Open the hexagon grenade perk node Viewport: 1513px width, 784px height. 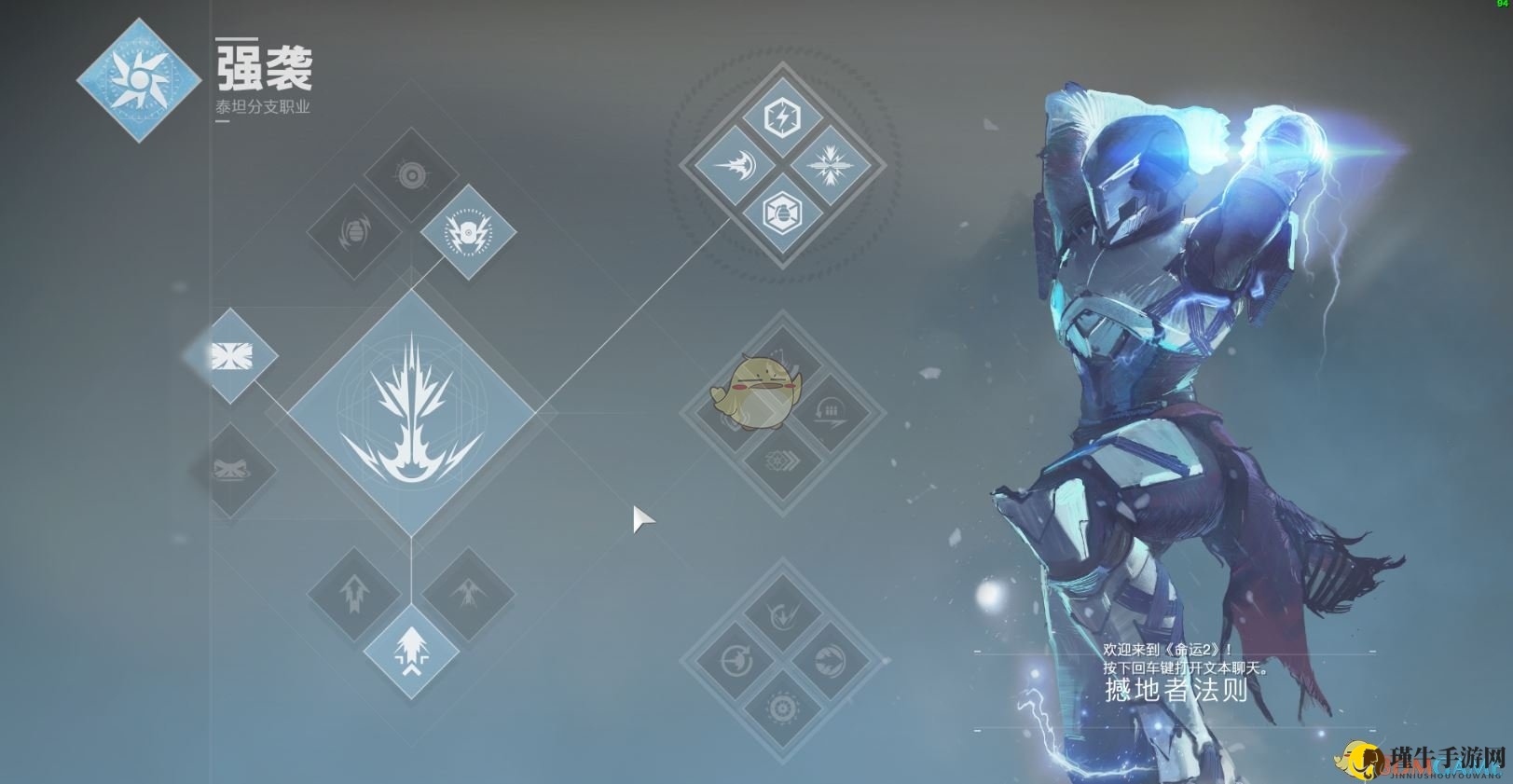(x=782, y=214)
